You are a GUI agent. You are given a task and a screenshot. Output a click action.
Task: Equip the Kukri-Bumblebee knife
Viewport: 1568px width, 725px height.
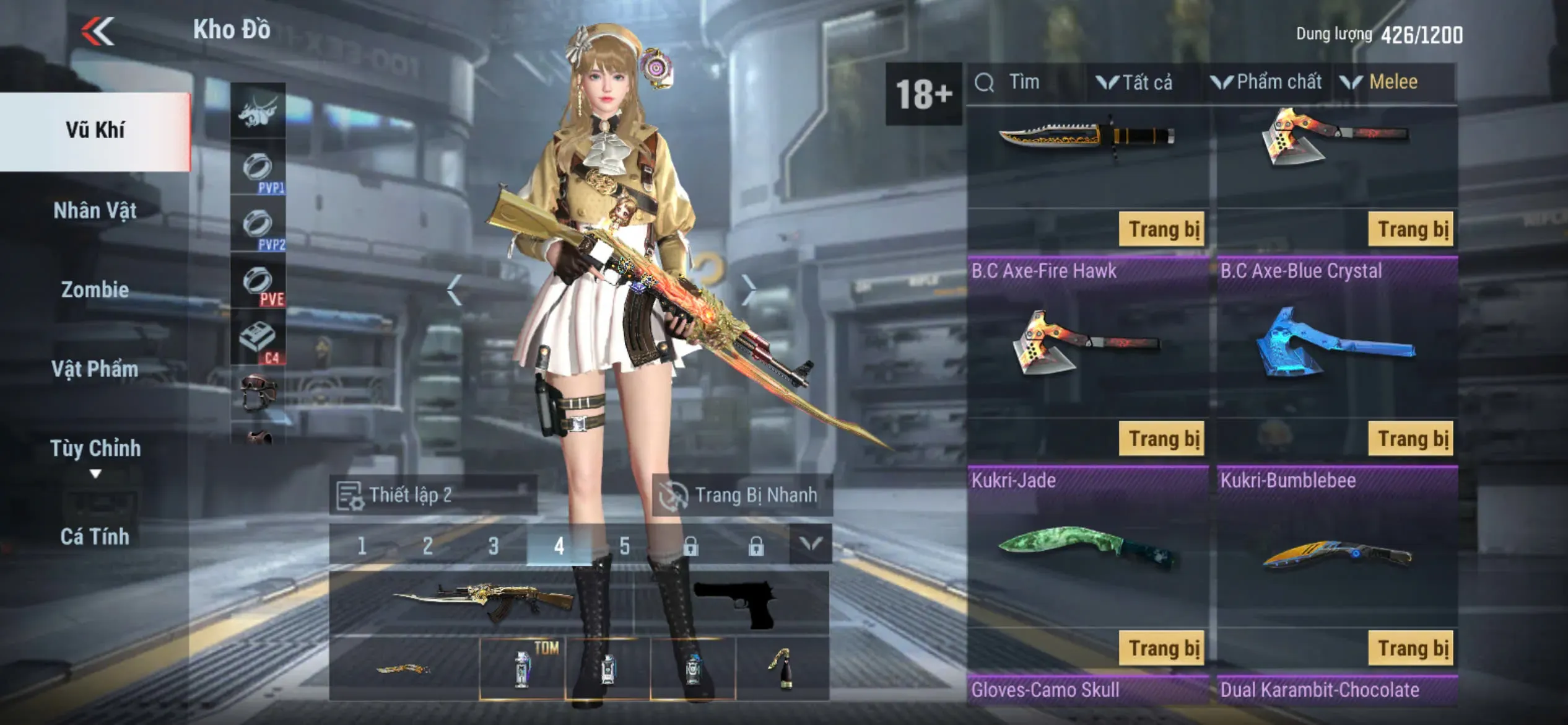pyautogui.click(x=1411, y=648)
